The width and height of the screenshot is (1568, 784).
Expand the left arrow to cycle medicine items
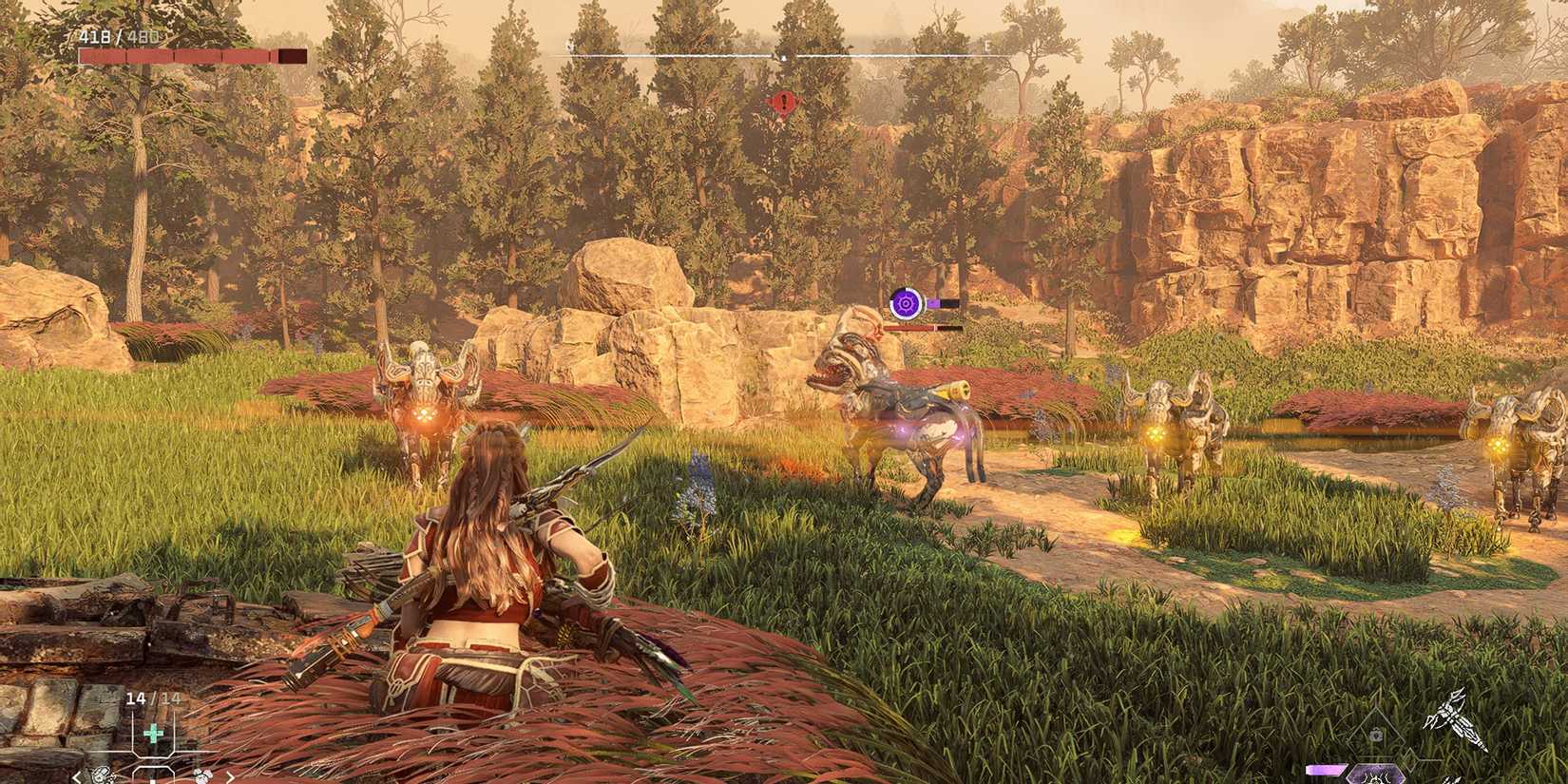click(76, 777)
